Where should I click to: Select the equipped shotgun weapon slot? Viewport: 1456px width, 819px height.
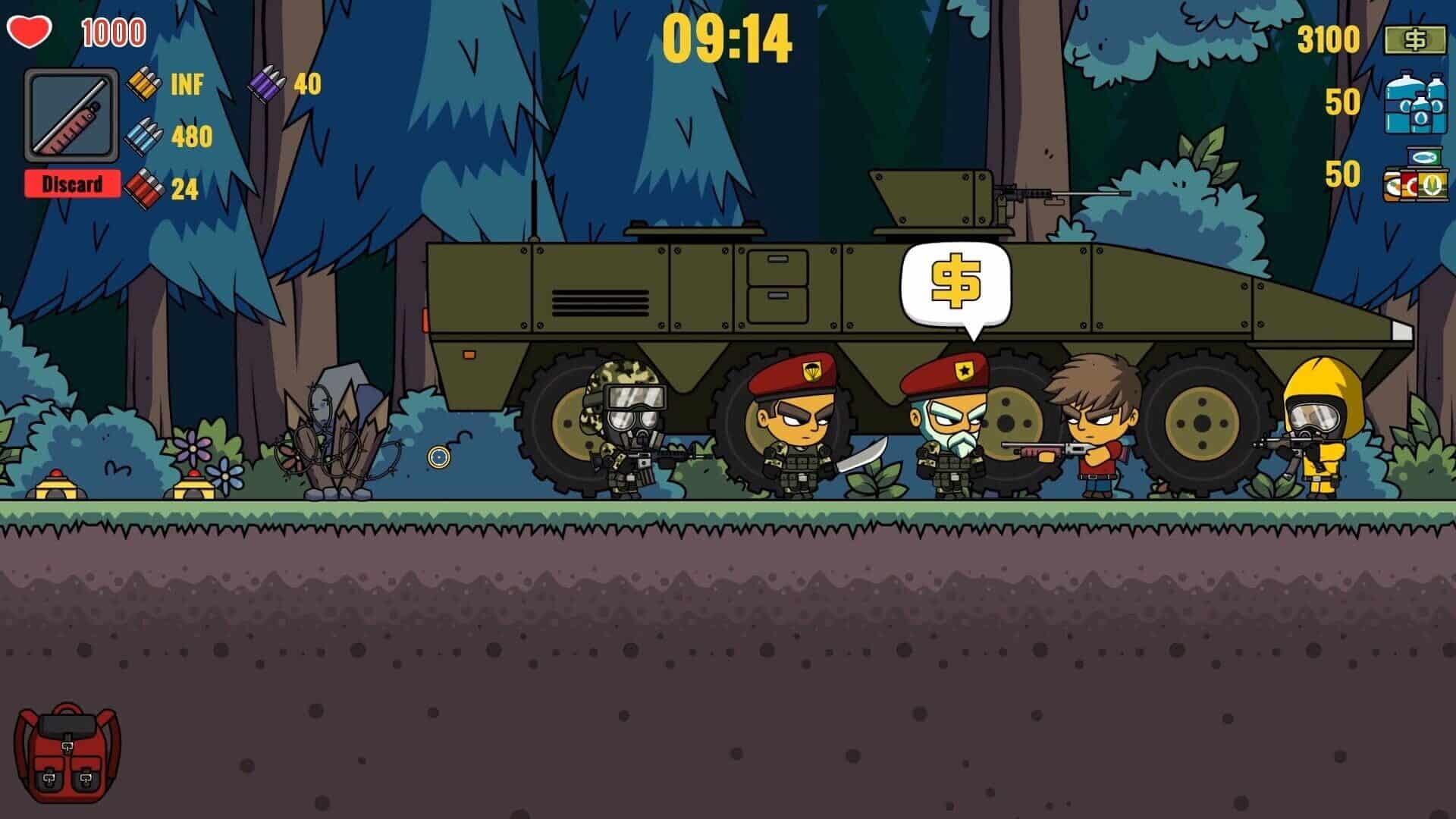[x=71, y=115]
